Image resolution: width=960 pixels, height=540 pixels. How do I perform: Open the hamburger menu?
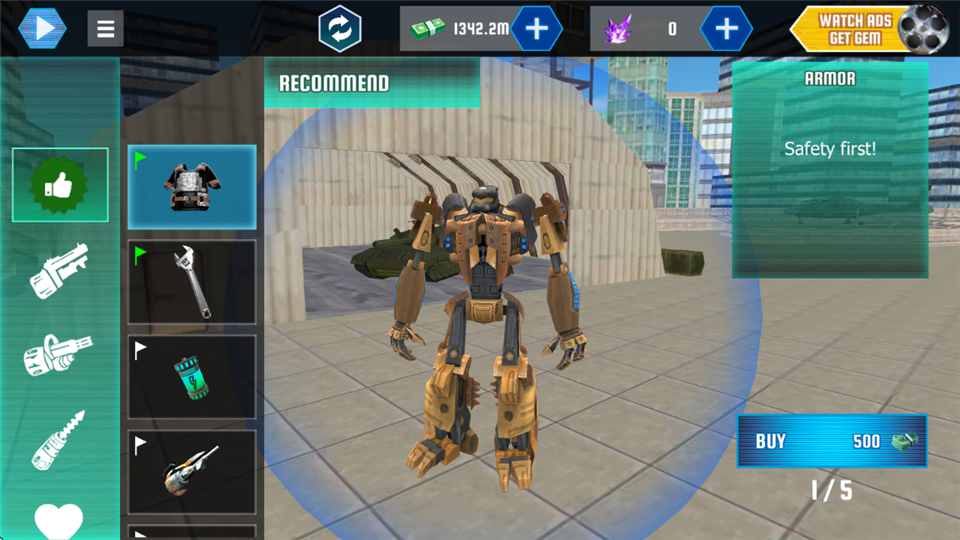pyautogui.click(x=105, y=28)
